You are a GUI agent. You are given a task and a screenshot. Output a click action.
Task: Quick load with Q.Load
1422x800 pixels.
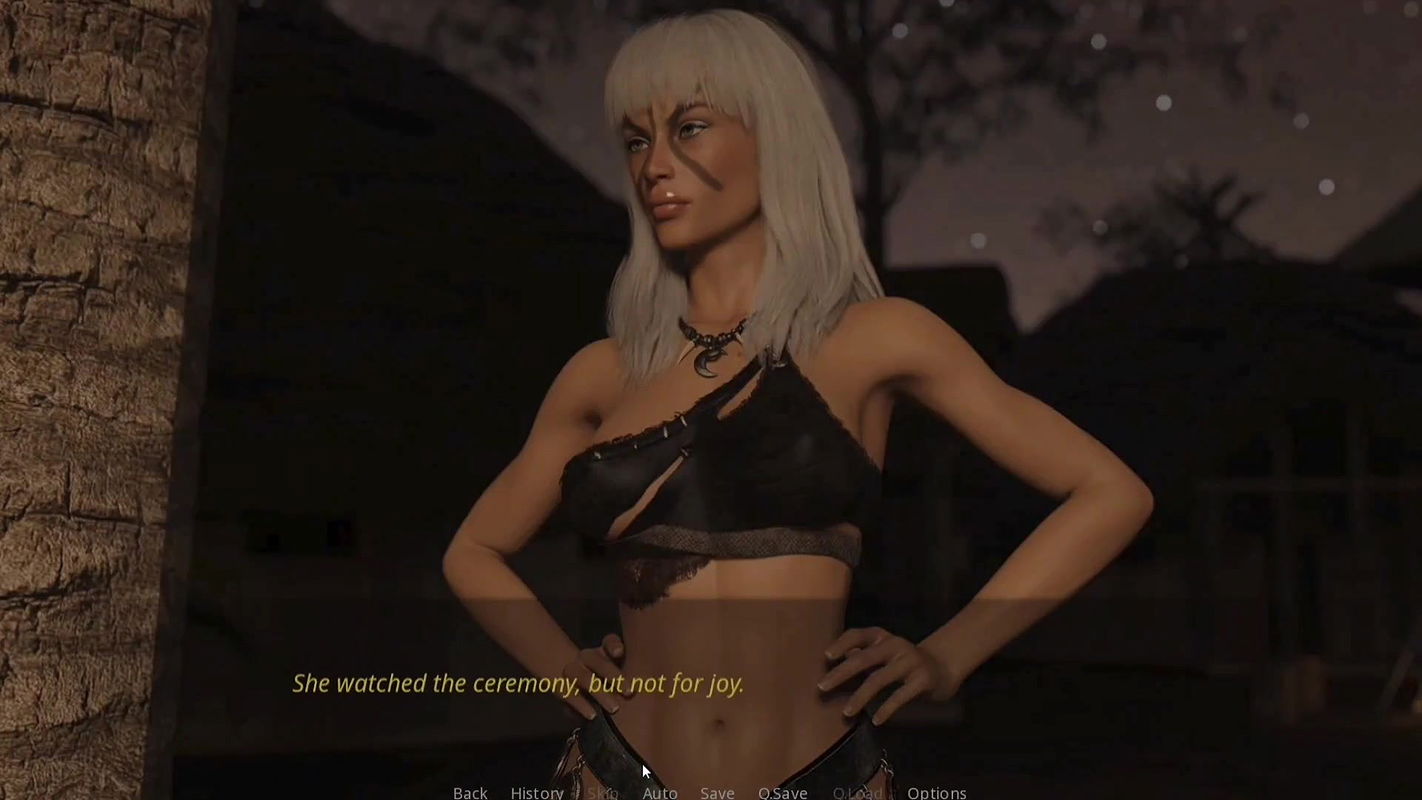click(858, 792)
